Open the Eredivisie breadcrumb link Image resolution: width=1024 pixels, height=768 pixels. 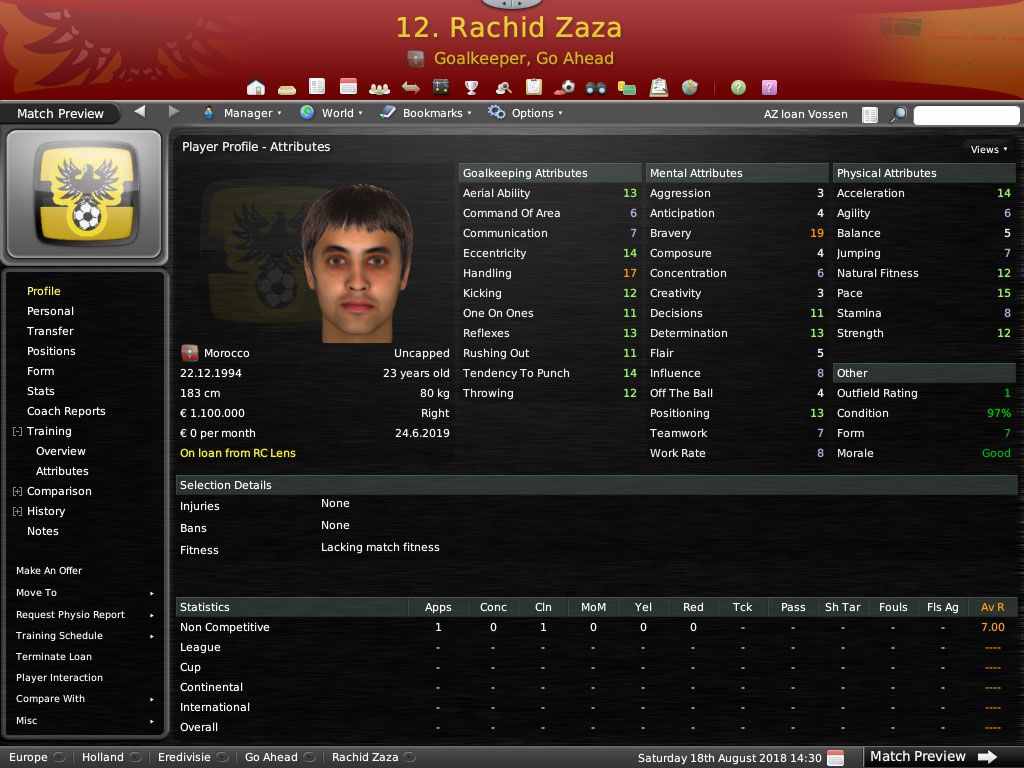click(x=184, y=757)
